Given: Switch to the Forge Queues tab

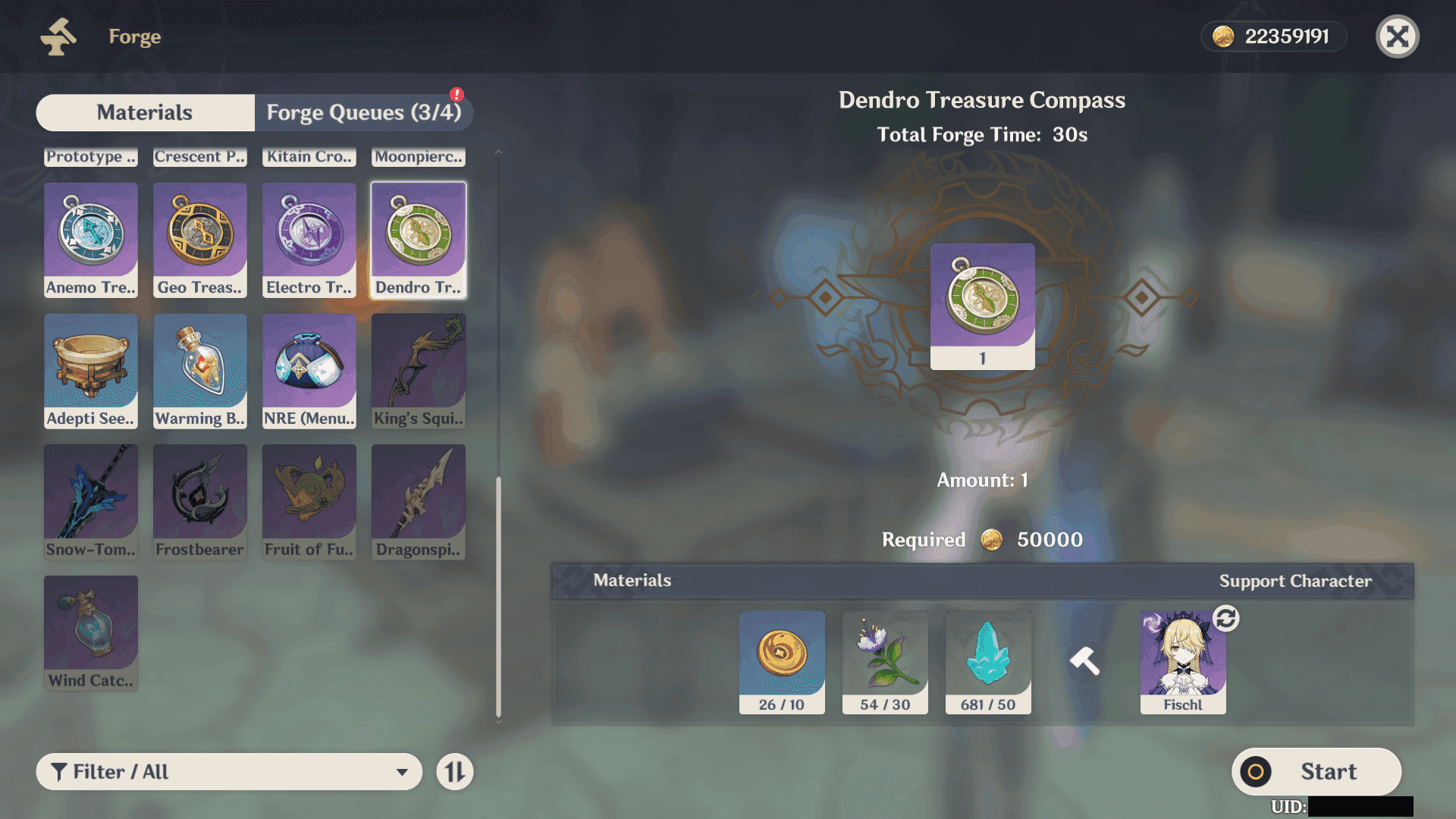Looking at the screenshot, I should click(x=363, y=112).
